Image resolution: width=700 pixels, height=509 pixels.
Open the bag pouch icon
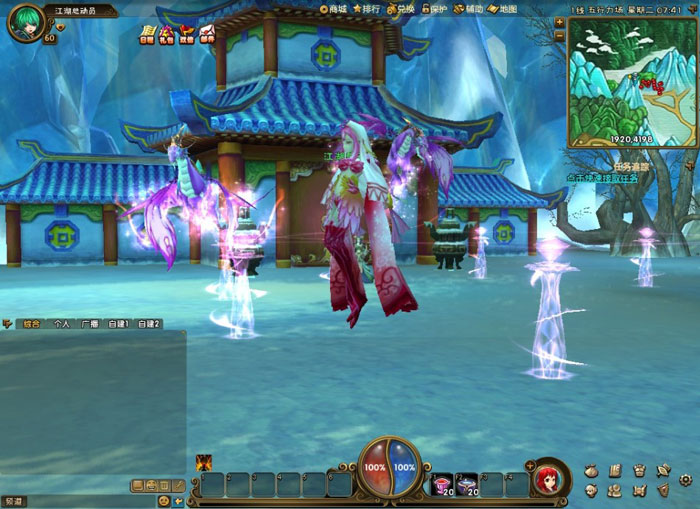[x=590, y=470]
